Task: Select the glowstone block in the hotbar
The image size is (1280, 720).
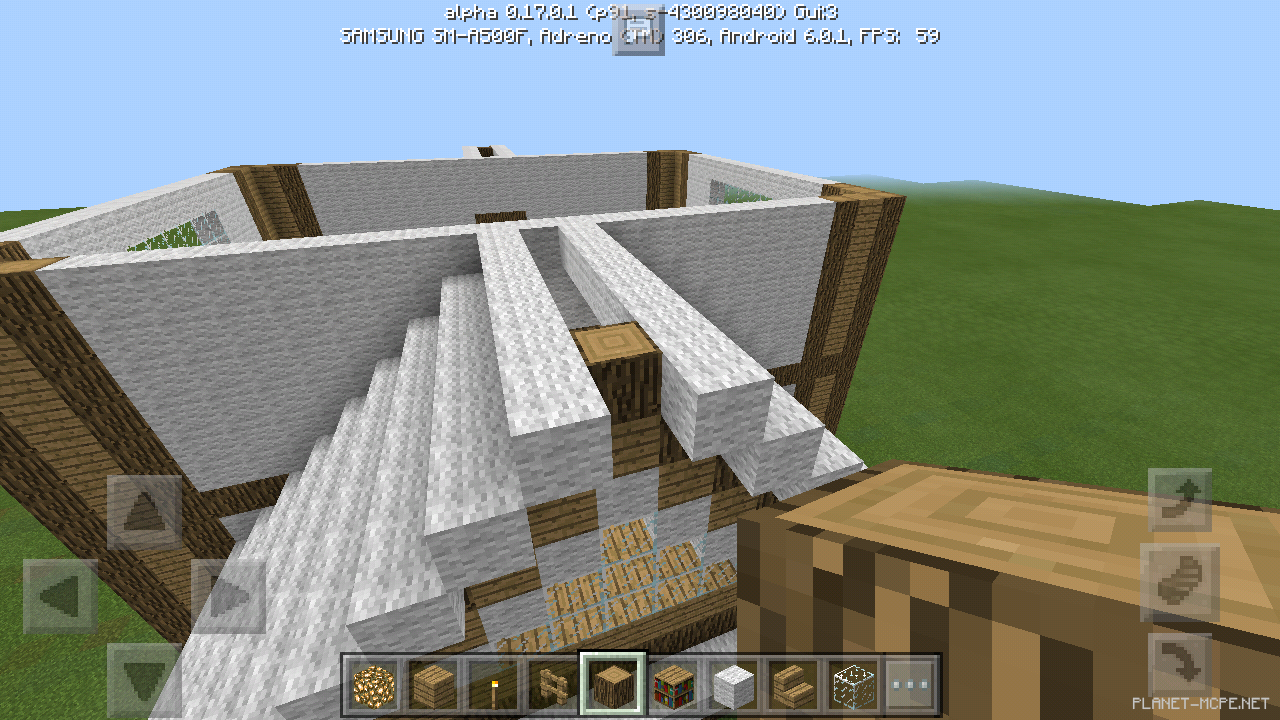Action: (371, 682)
